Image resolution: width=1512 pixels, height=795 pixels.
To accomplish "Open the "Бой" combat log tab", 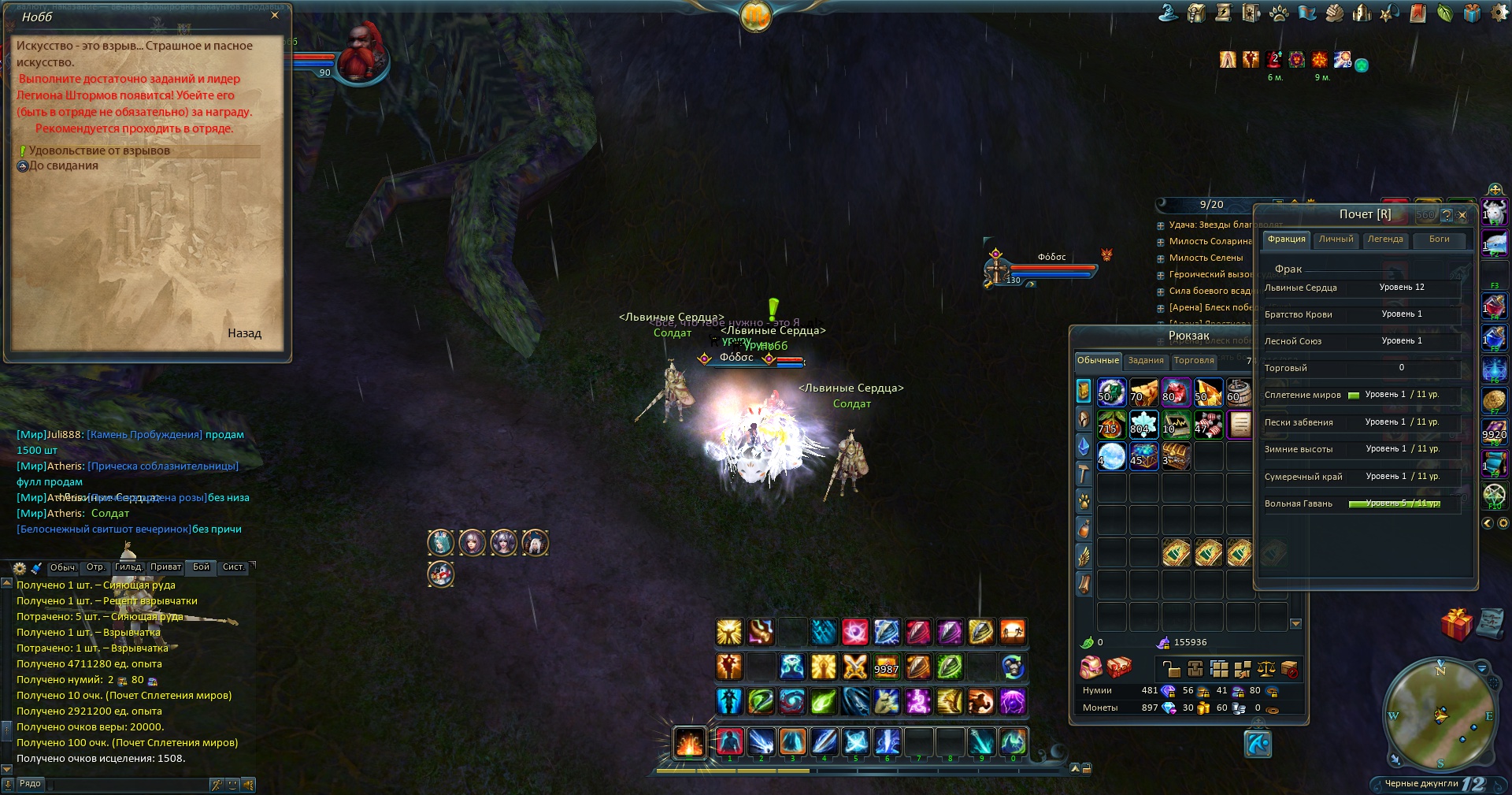I will tap(202, 567).
